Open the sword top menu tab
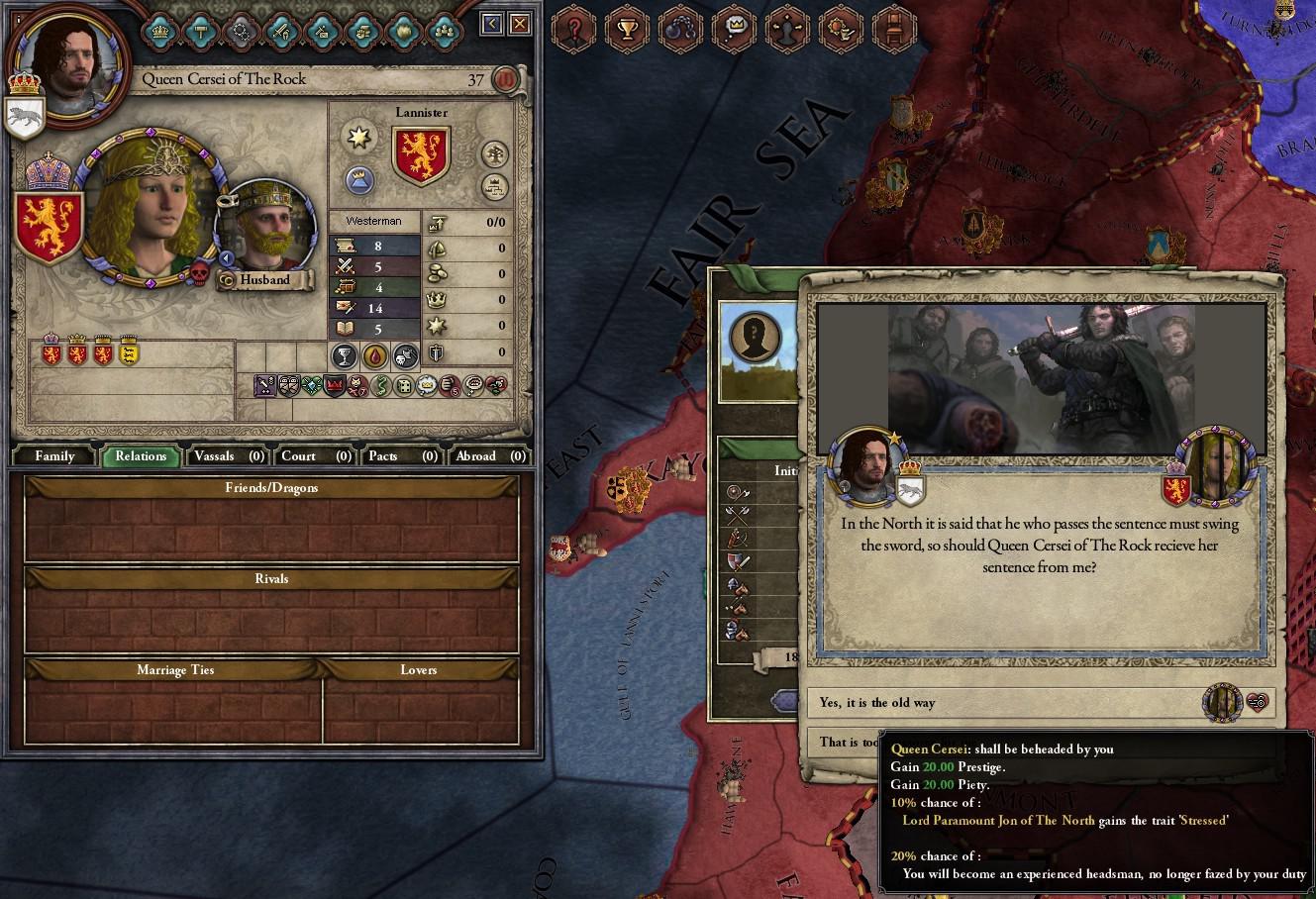The image size is (1316, 899). coord(281,31)
